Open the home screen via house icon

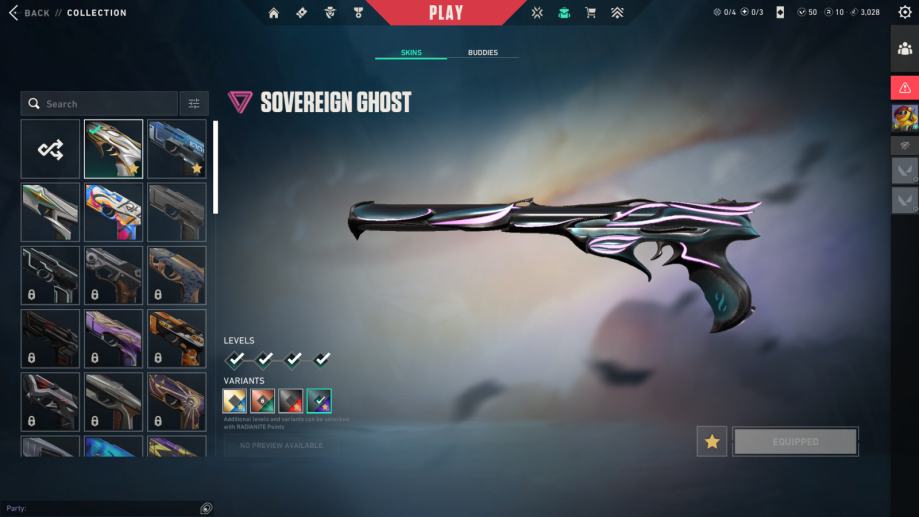274,13
